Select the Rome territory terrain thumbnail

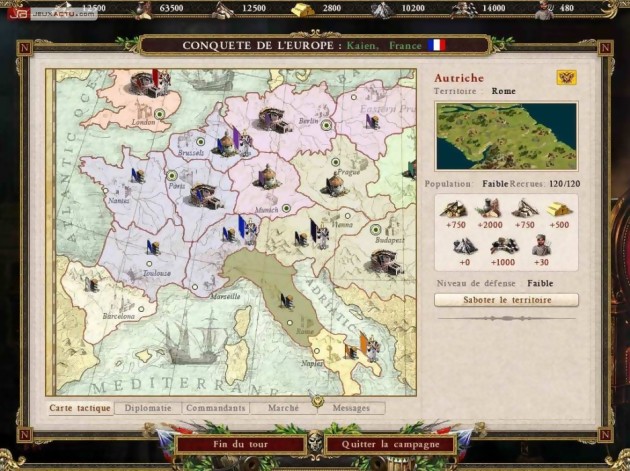pyautogui.click(x=506, y=136)
